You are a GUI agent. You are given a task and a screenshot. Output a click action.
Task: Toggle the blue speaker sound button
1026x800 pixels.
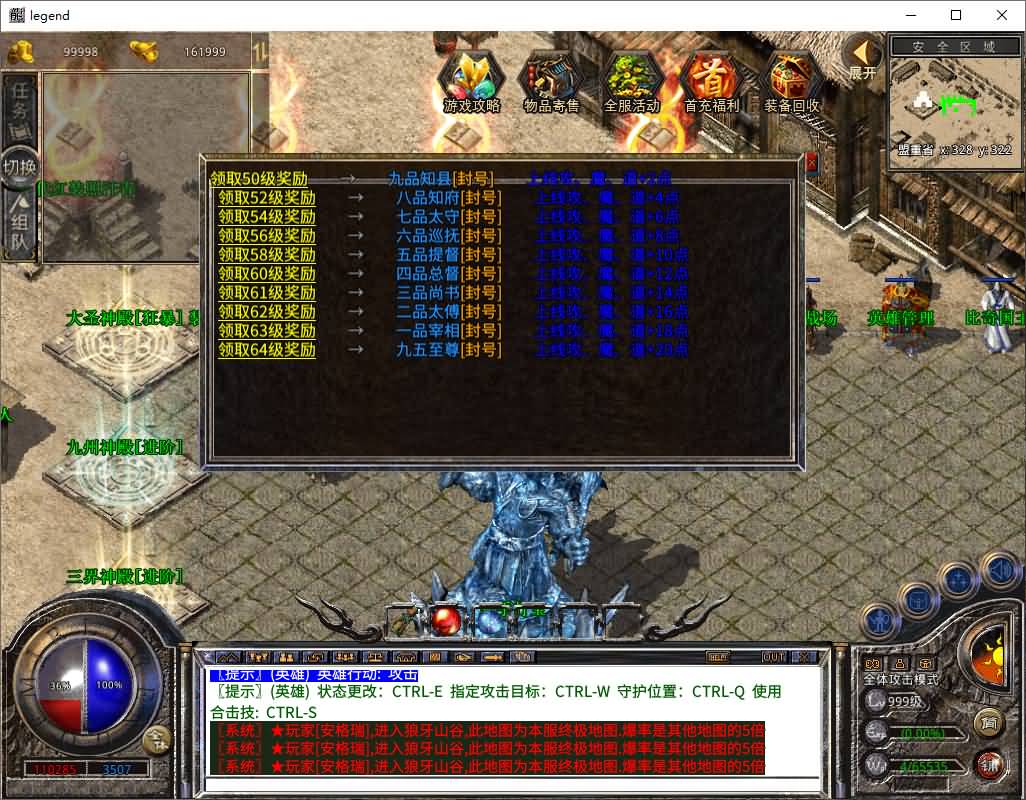tap(998, 571)
